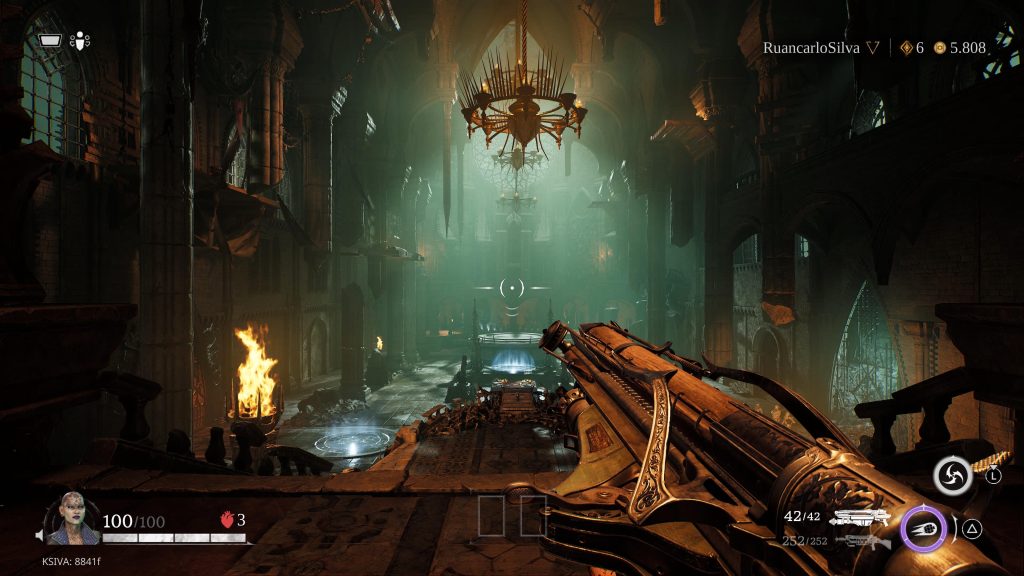Select the primary weapon icon
This screenshot has height=576, width=1024.
(x=861, y=517)
